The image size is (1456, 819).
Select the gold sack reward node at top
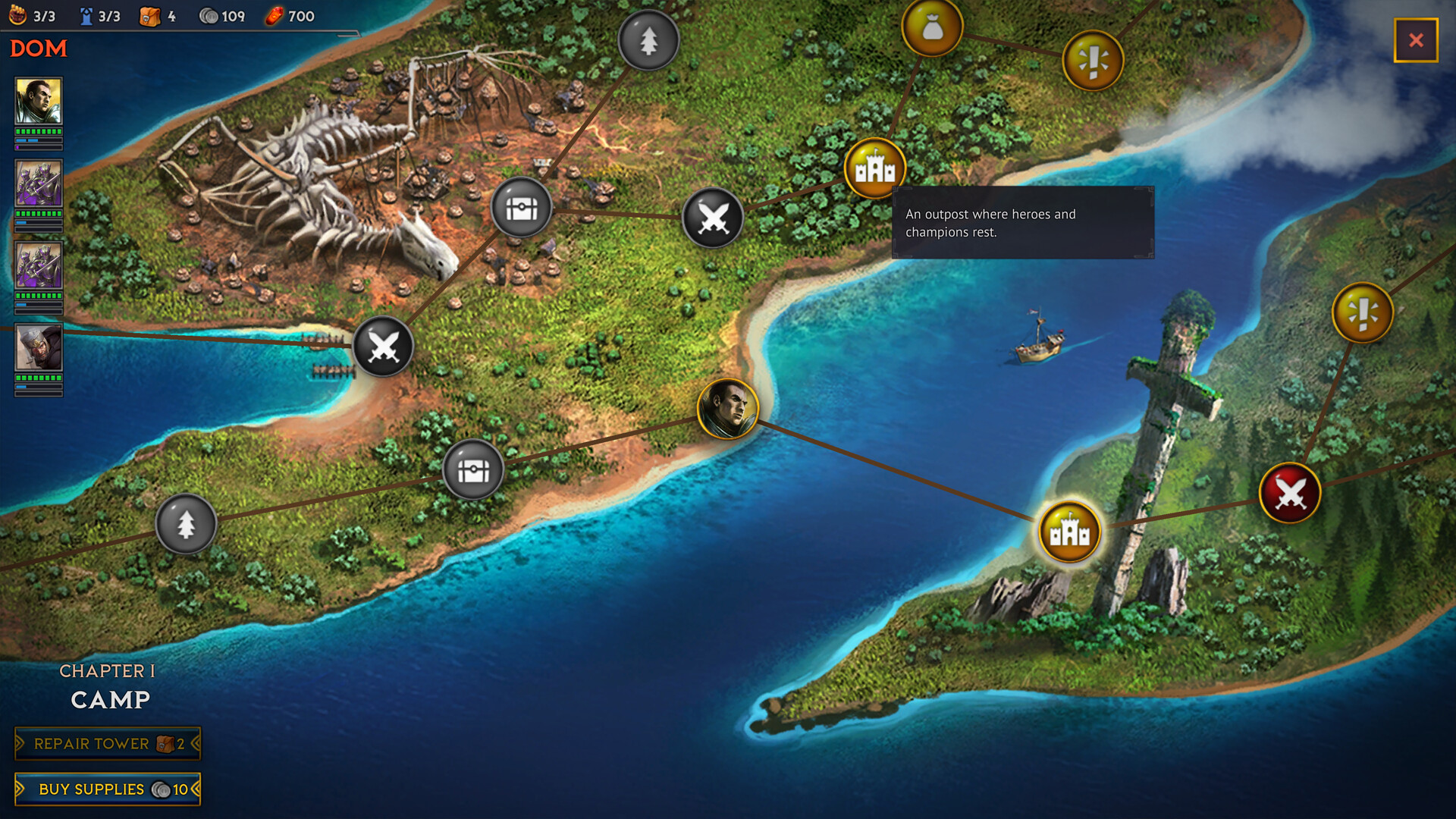tap(931, 27)
